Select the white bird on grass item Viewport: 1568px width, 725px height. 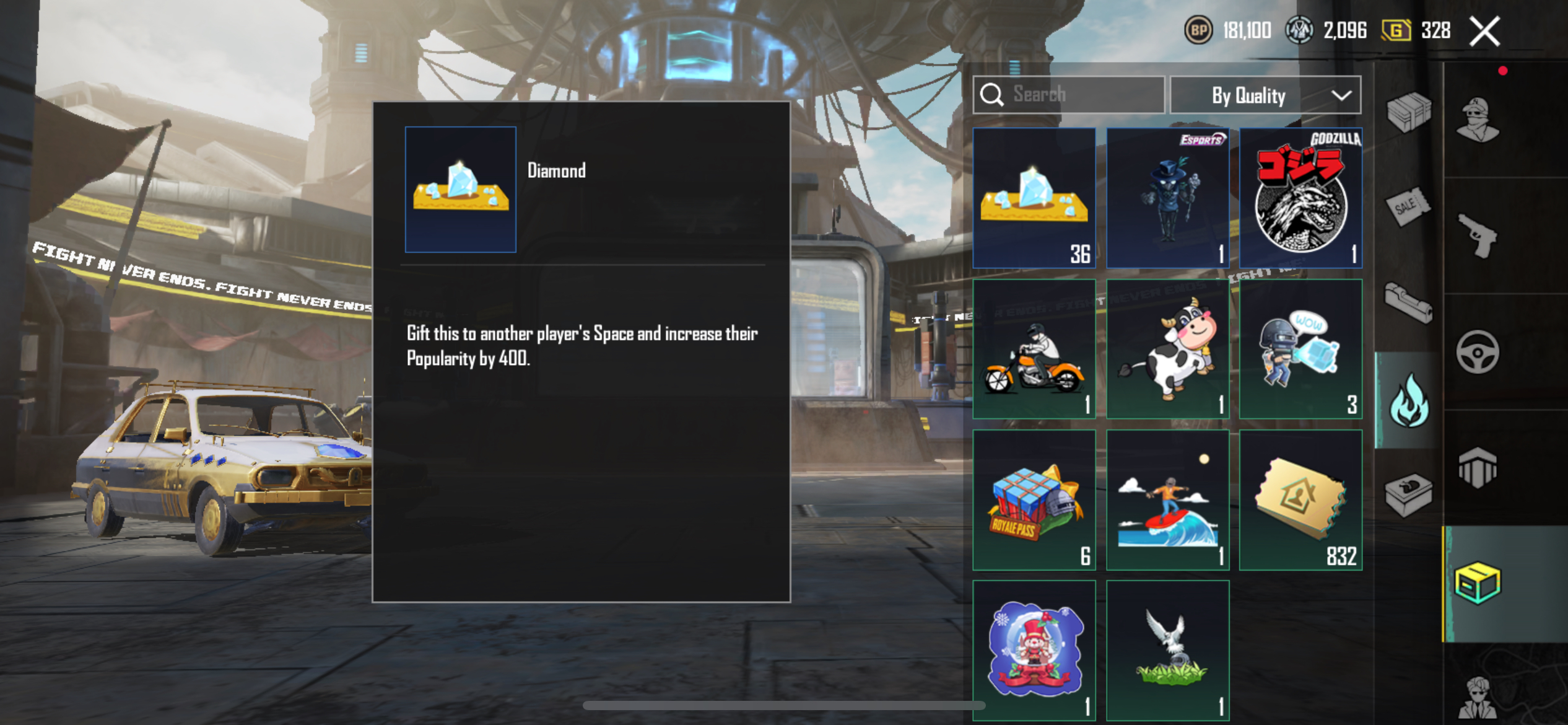(x=1167, y=650)
